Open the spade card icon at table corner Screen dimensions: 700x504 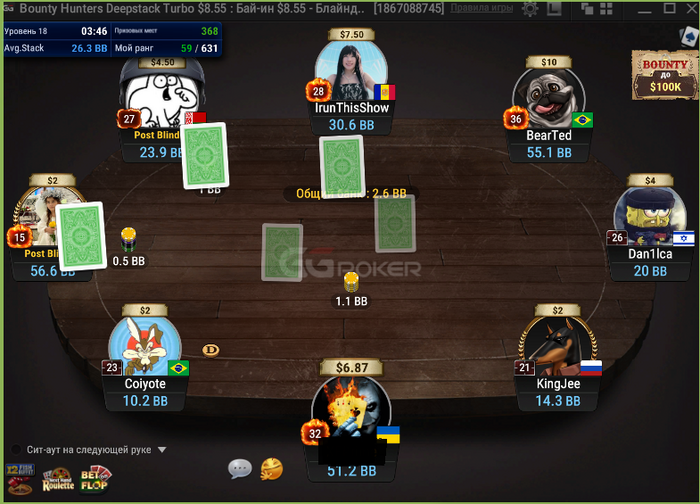(x=688, y=35)
